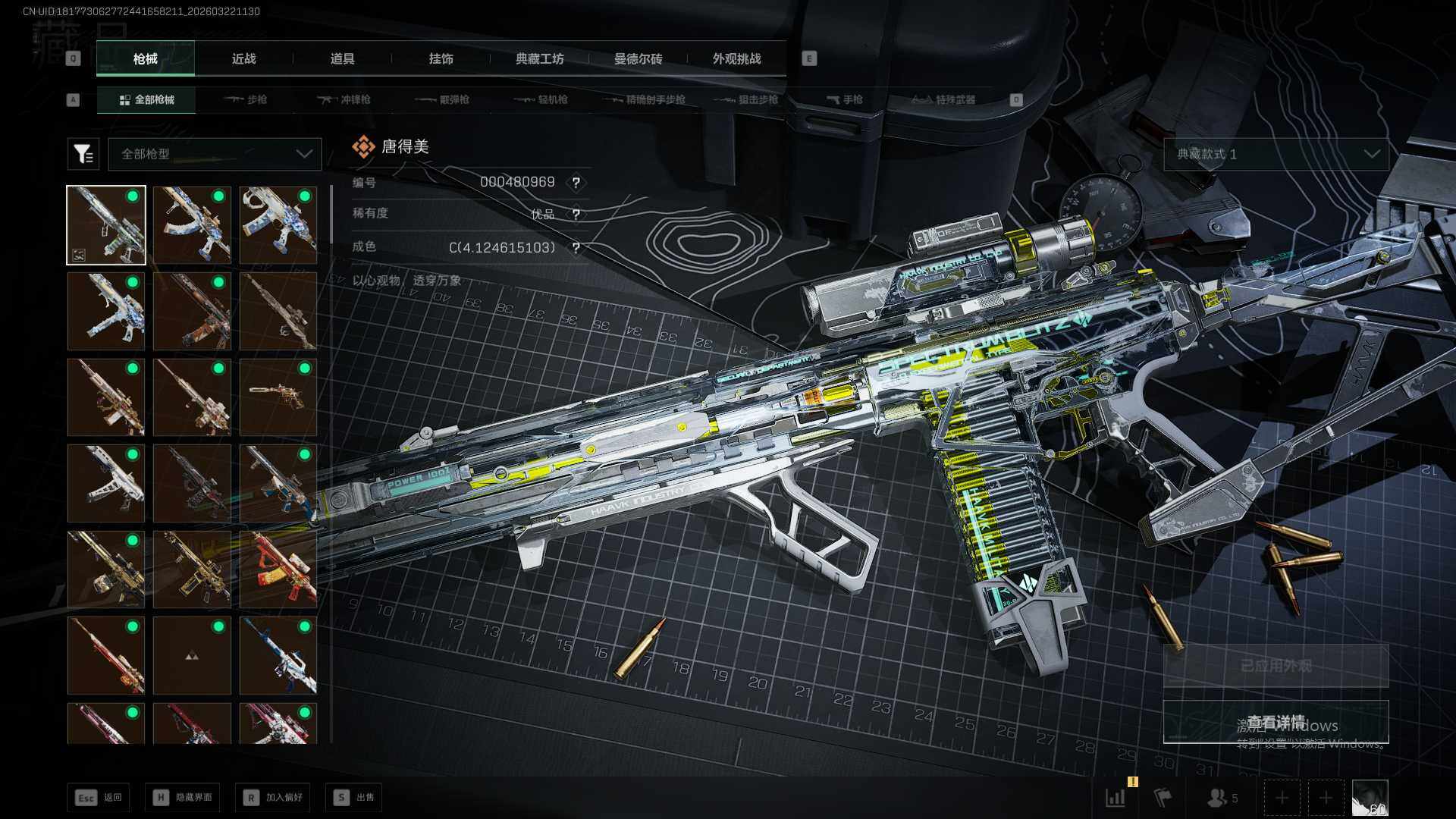This screenshot has width=1456, height=819.
Task: Click the 出售 sell button
Action: pos(354,797)
